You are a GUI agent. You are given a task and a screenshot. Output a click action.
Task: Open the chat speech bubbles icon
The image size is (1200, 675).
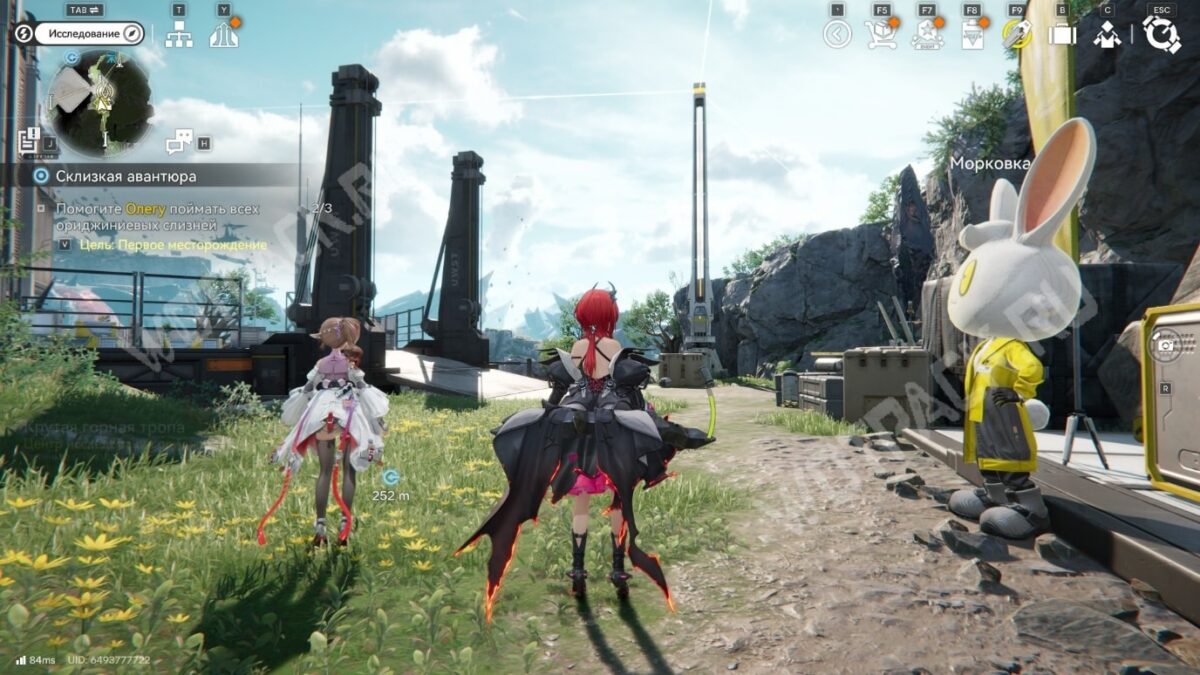pos(179,142)
